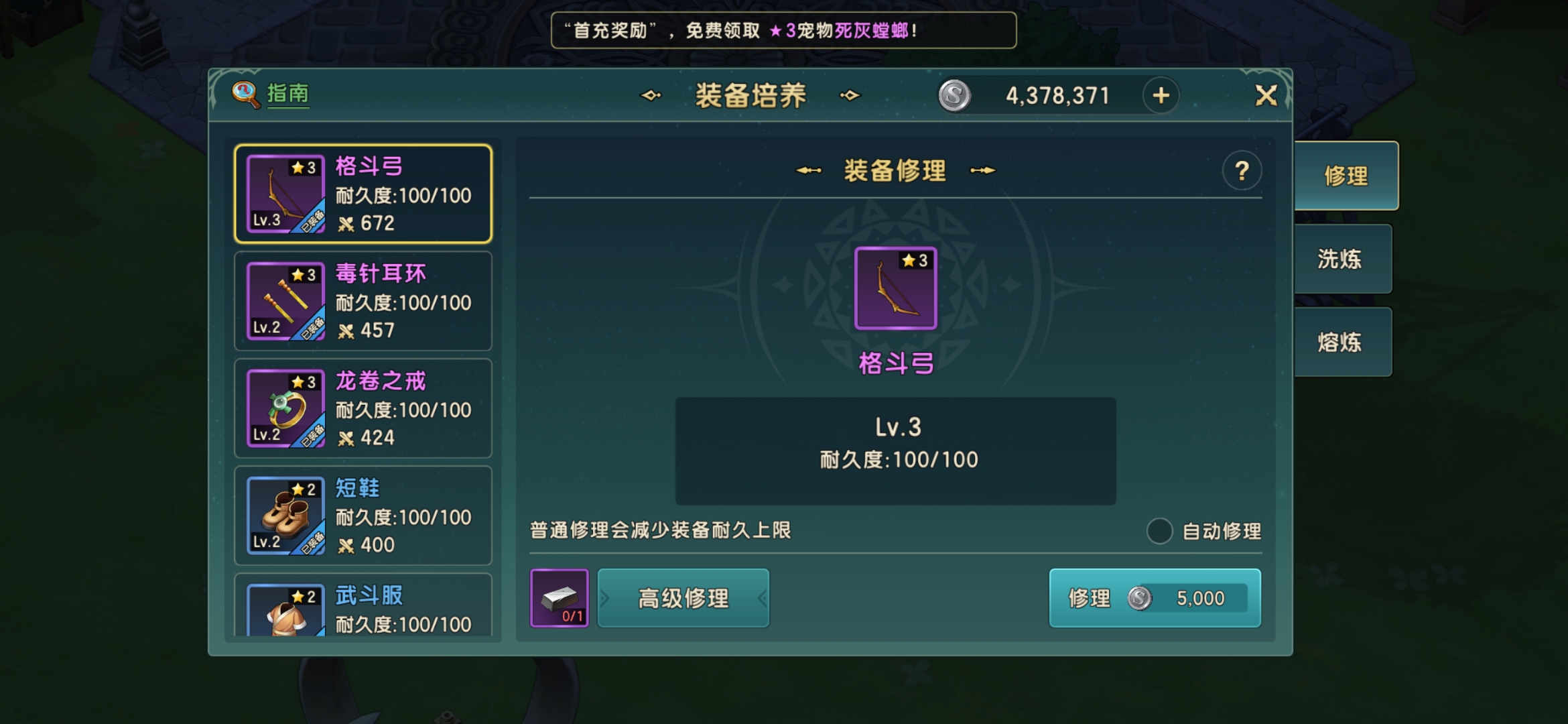Switch to the 洗炼 tab

pyautogui.click(x=1342, y=259)
